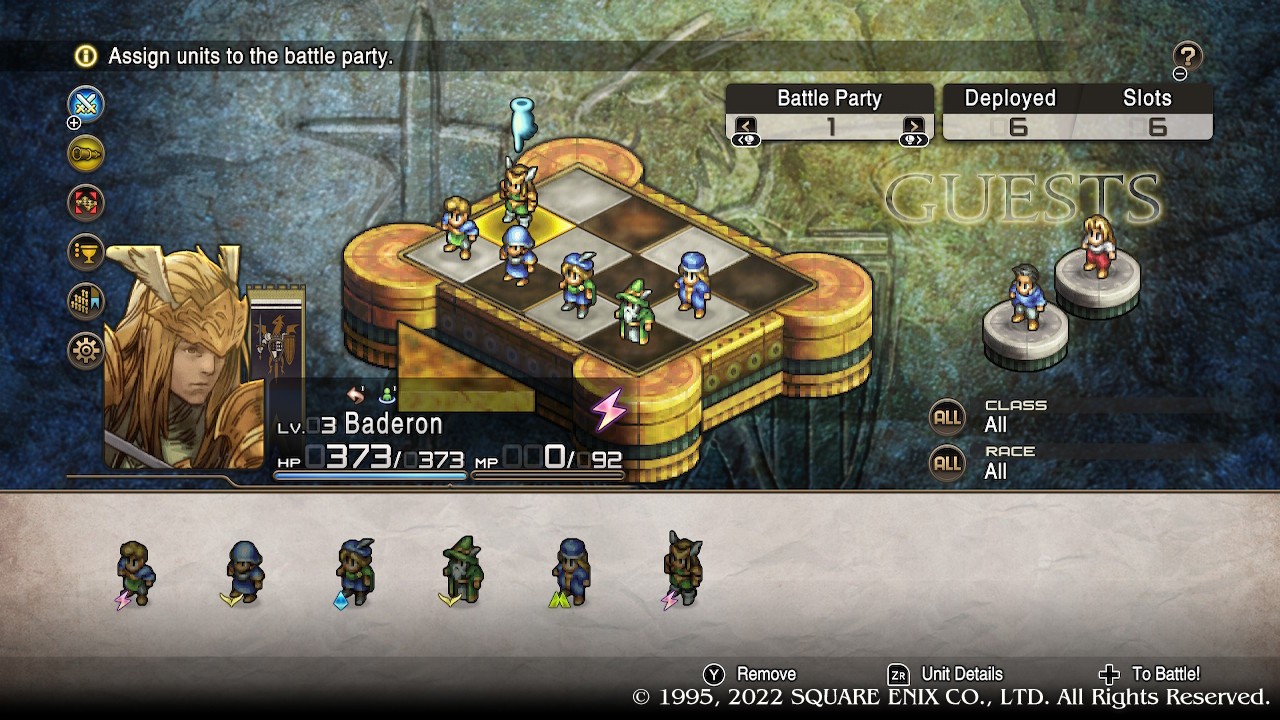Switch to the previous Battle Party

[746, 127]
